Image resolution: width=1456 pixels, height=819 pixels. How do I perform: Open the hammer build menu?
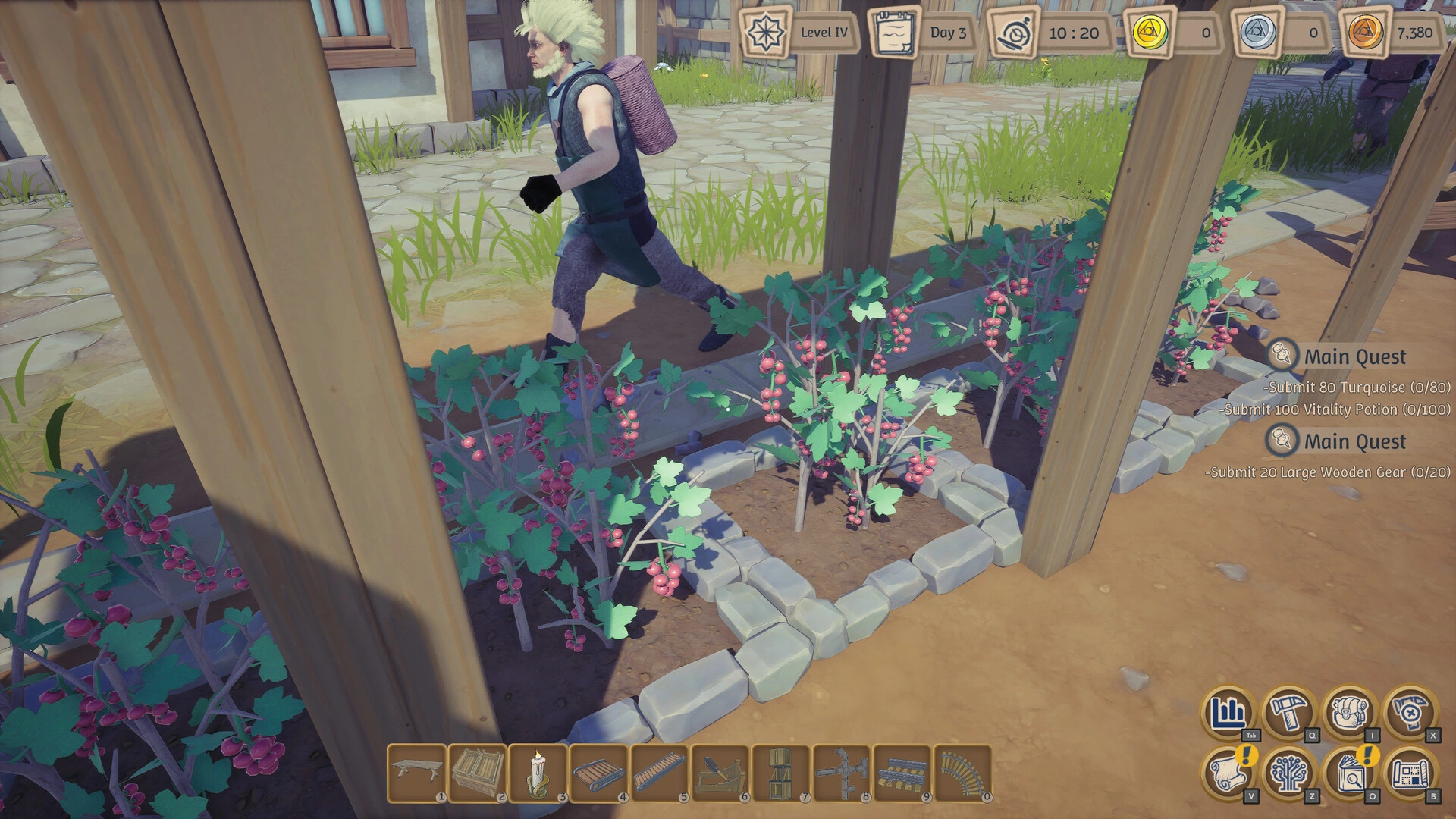(x=1288, y=713)
